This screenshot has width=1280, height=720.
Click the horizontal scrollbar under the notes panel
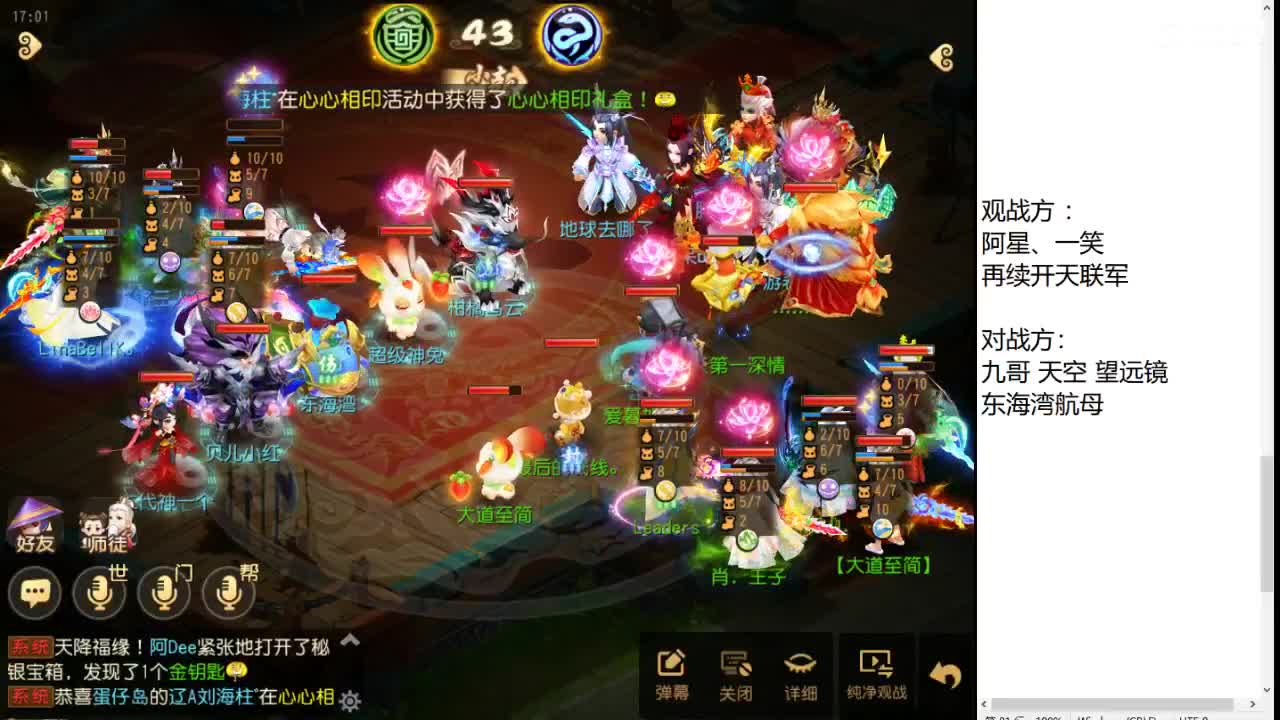pos(1110,705)
